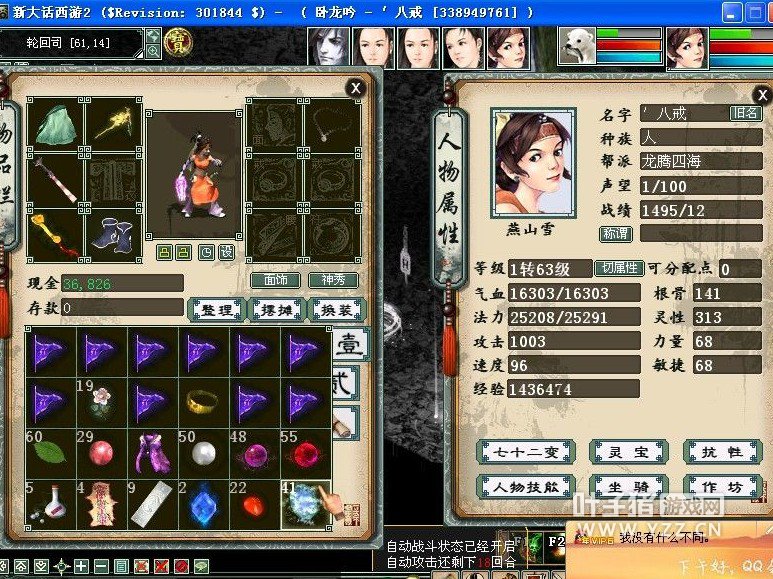Click the 整理 sort button

(217, 310)
